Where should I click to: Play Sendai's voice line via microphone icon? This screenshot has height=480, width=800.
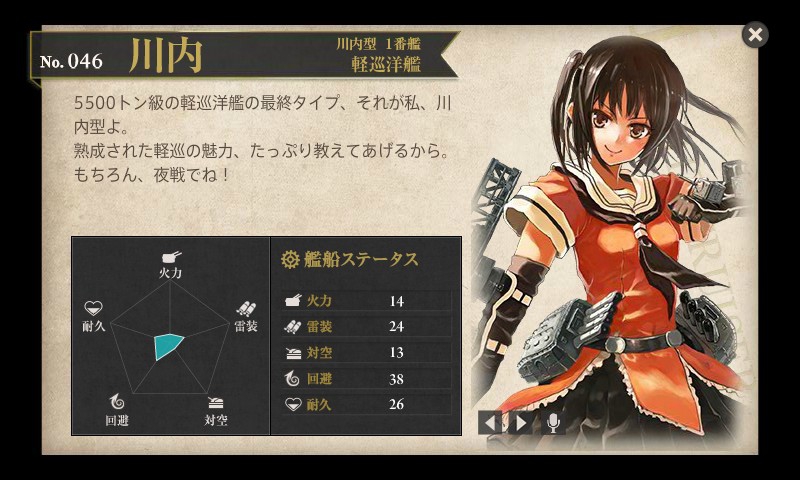click(552, 422)
